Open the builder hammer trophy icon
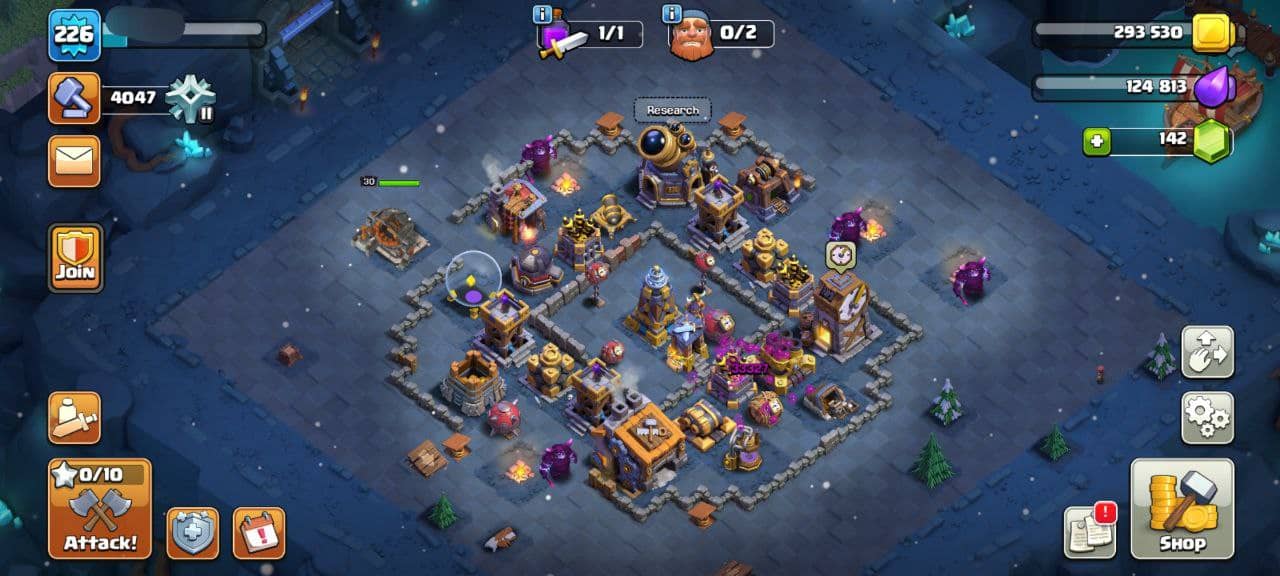 [x=75, y=98]
